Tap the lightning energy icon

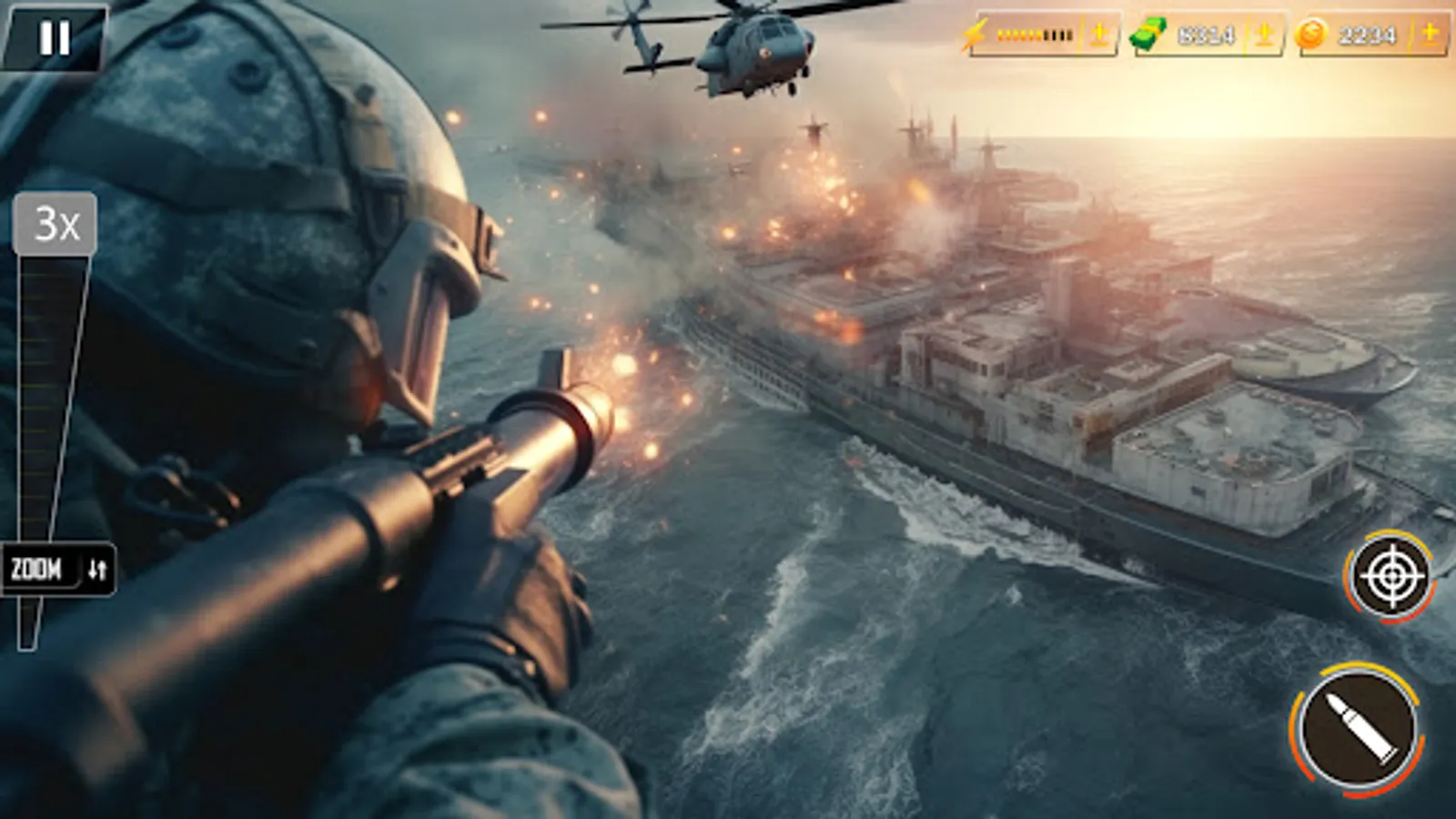click(x=976, y=35)
